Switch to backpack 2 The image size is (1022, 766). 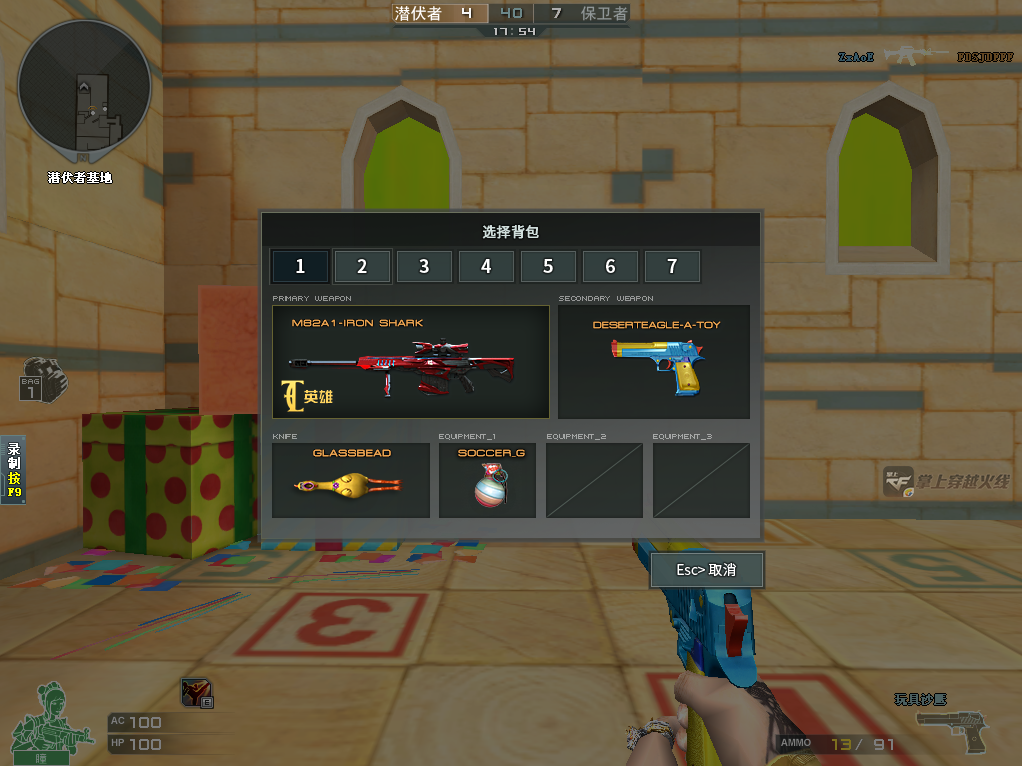(362, 267)
